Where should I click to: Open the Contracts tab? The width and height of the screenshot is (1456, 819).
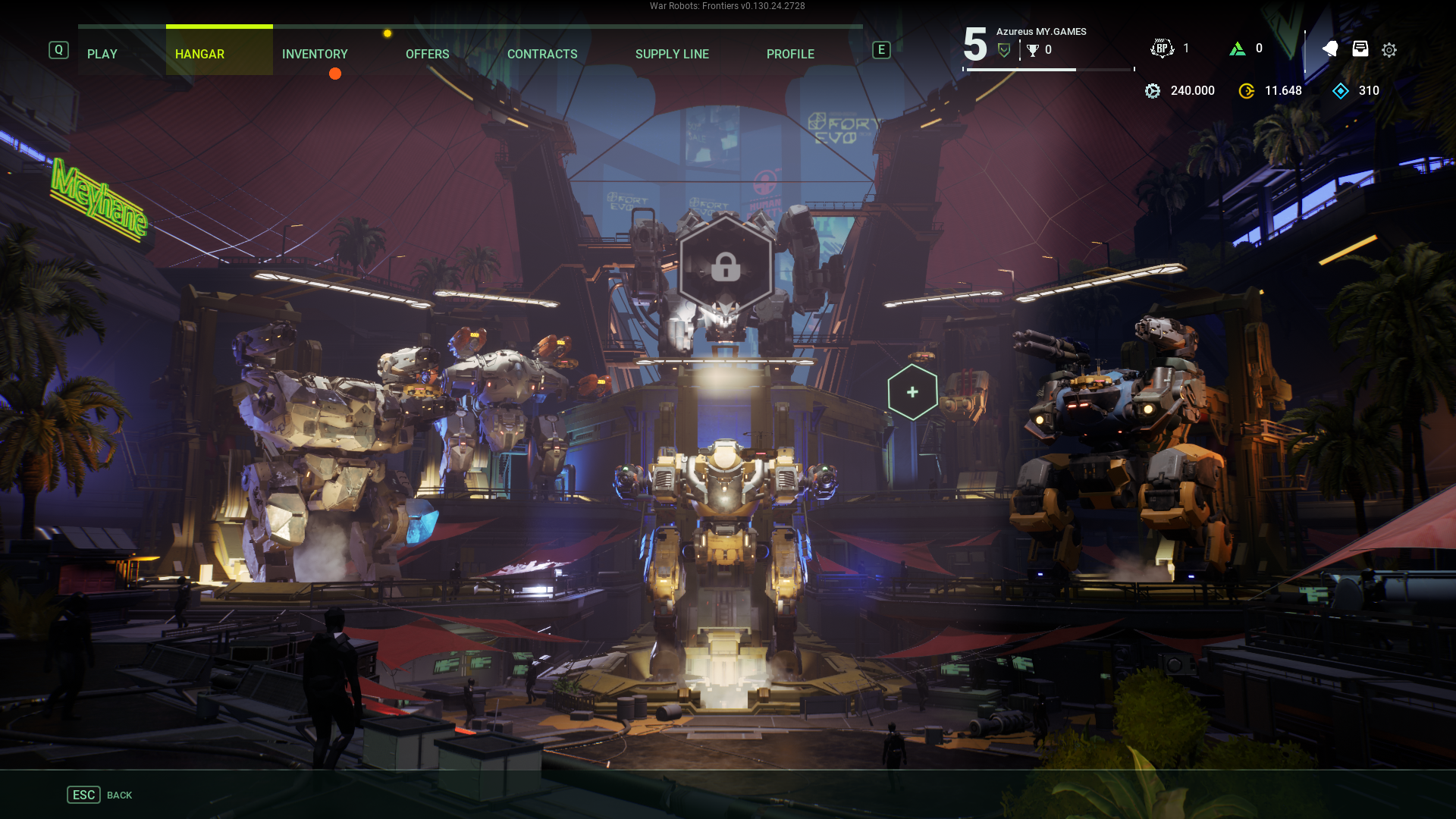coord(542,54)
